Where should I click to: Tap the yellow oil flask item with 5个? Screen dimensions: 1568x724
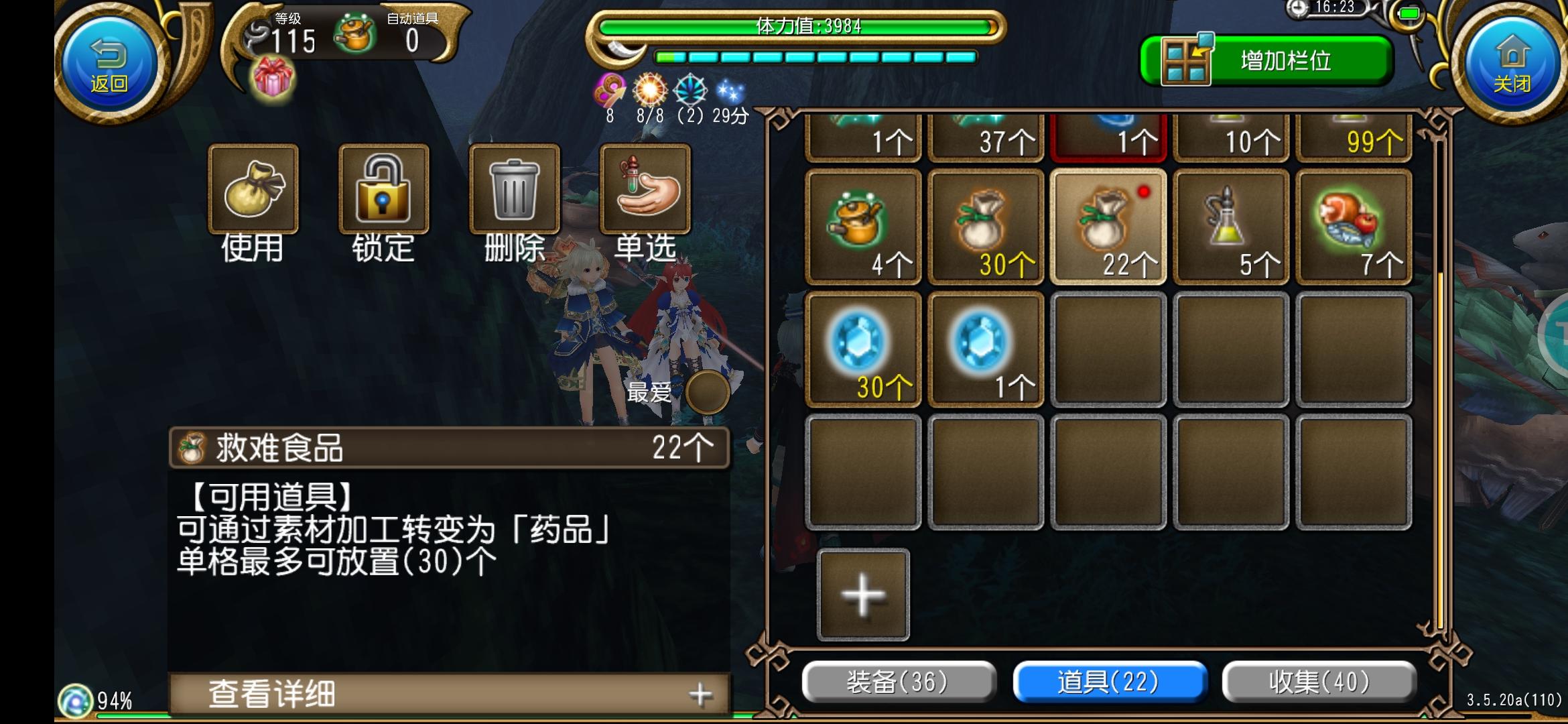(x=1231, y=227)
